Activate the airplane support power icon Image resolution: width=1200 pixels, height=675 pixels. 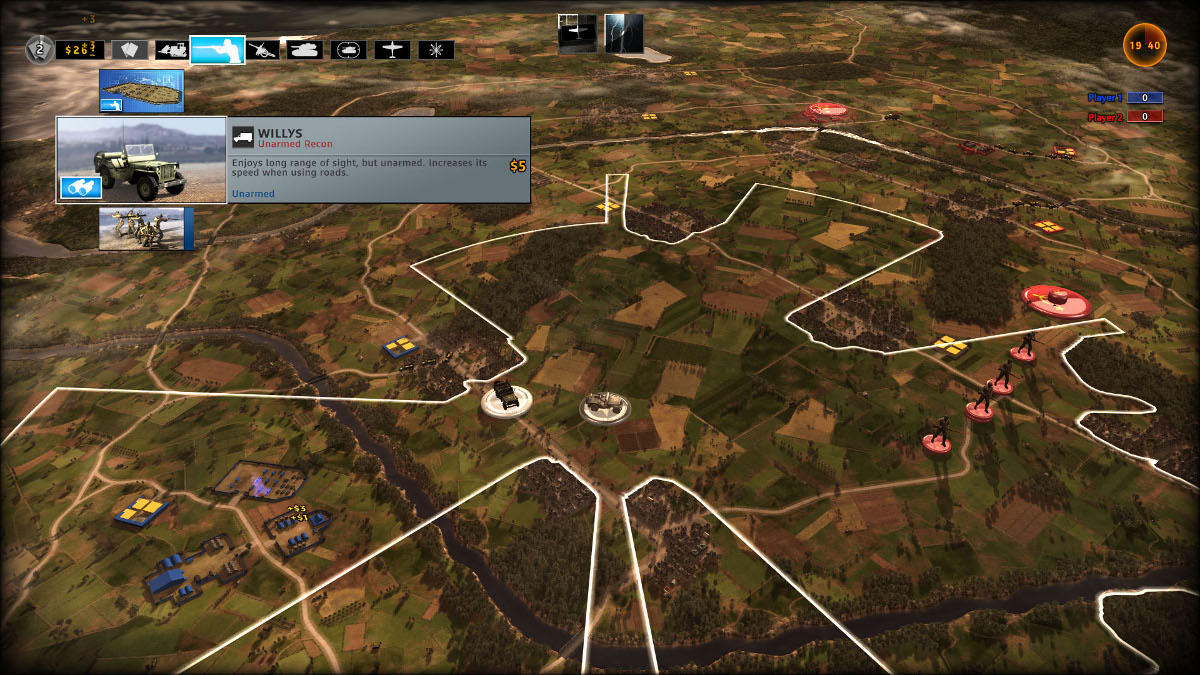click(577, 33)
